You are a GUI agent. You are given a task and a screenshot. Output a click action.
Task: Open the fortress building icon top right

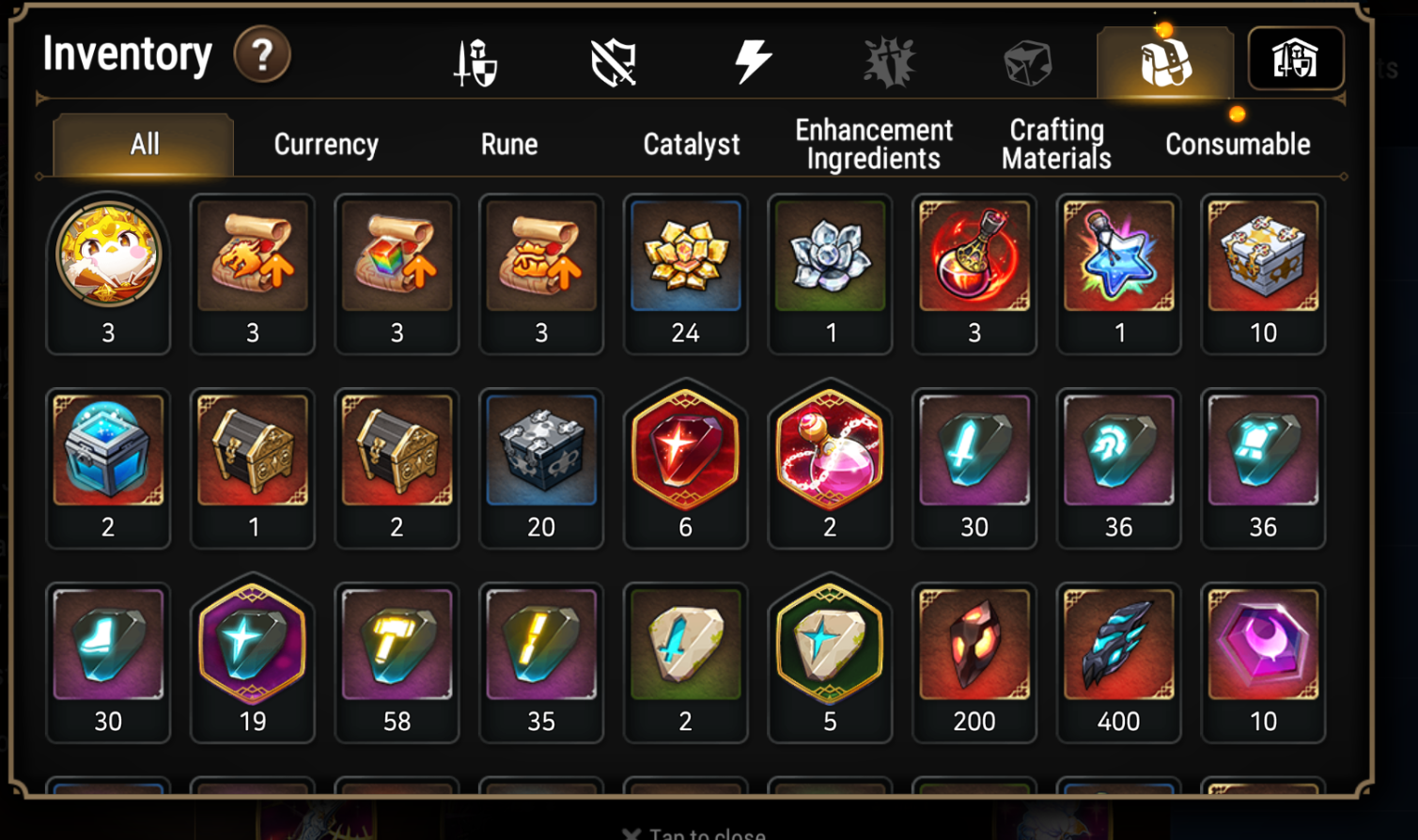[1297, 58]
